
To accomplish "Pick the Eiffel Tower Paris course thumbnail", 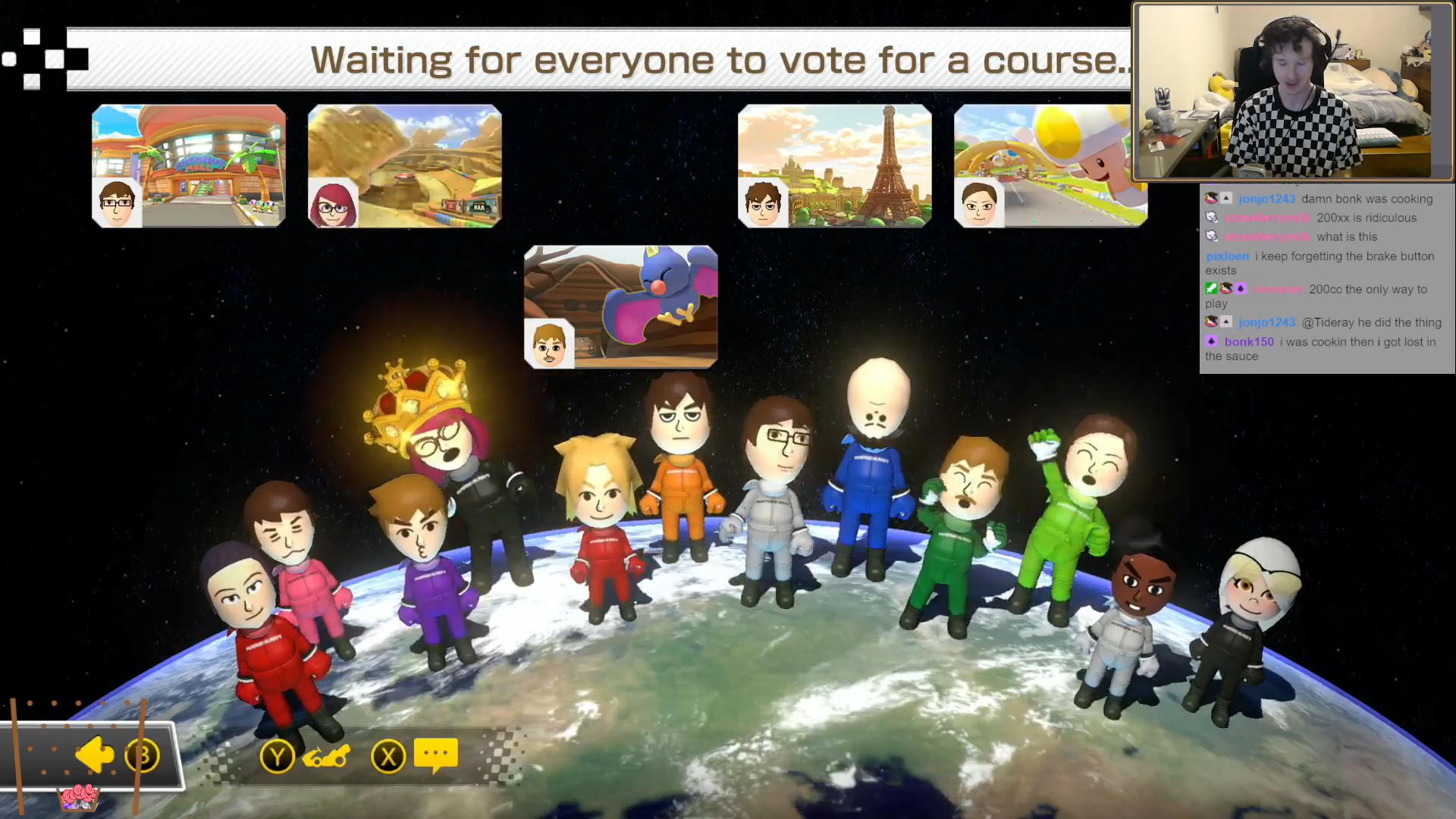I will click(x=835, y=166).
